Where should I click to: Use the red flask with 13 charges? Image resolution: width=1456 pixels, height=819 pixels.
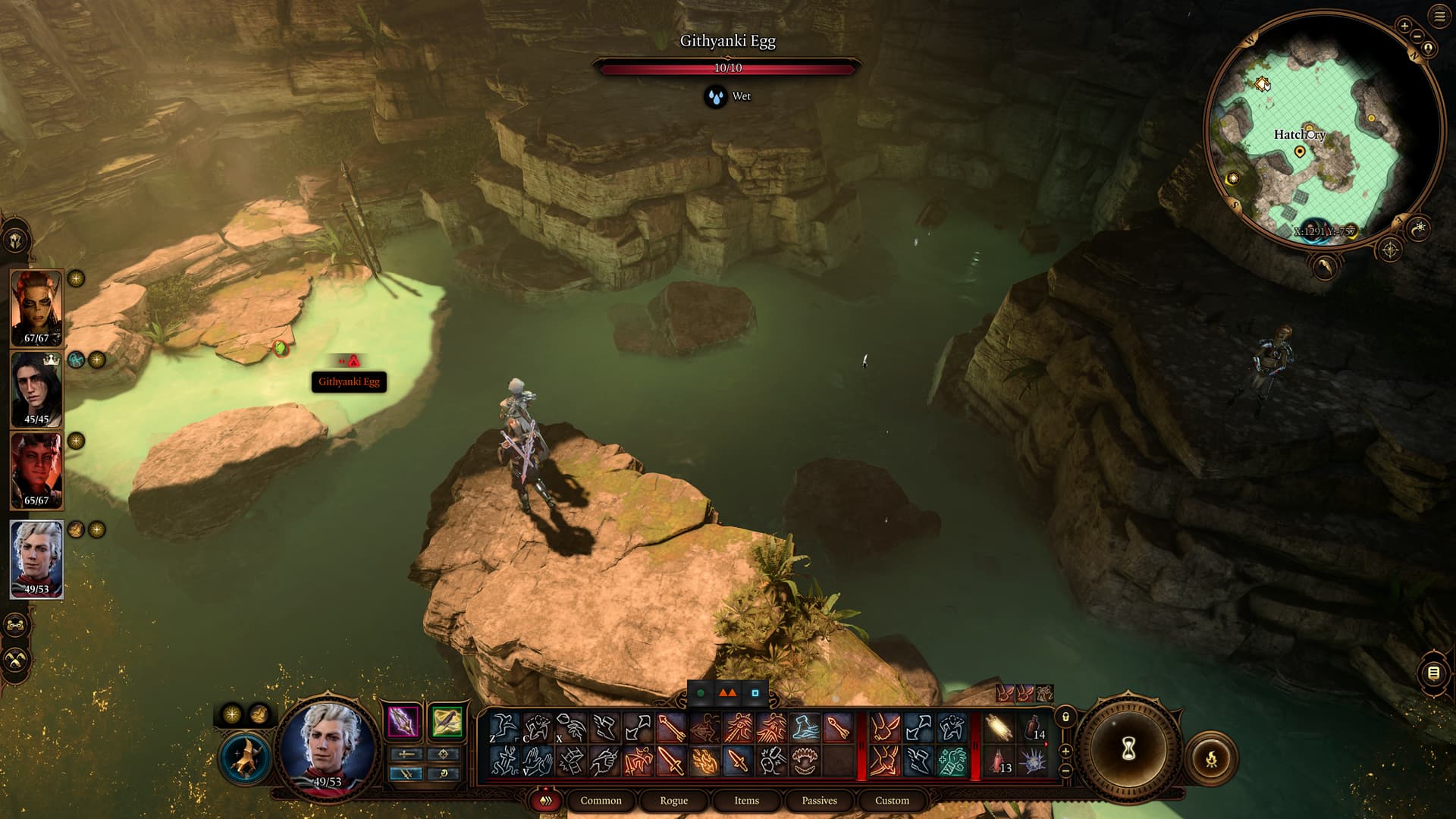click(999, 761)
